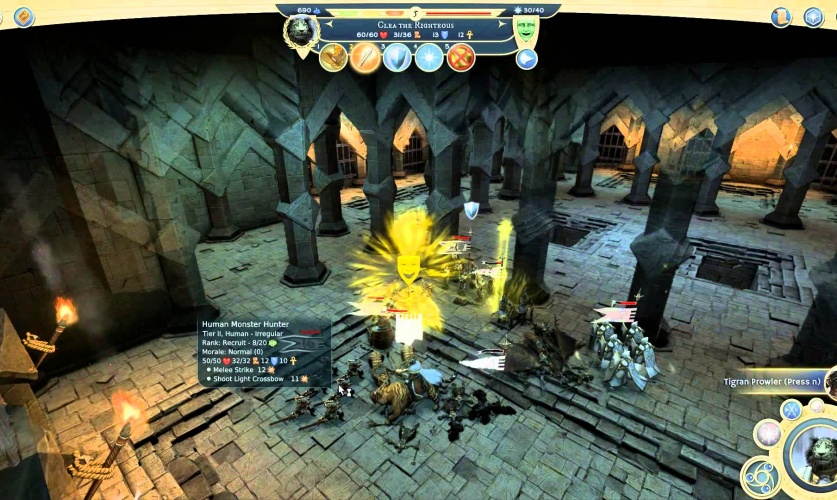Click the pink starburst spell button

pyautogui.click(x=768, y=433)
